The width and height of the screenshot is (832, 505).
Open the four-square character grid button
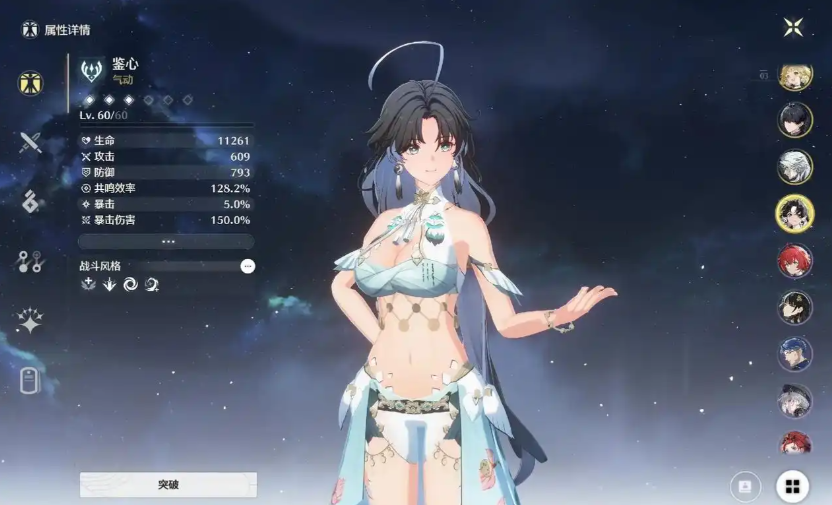pos(792,487)
